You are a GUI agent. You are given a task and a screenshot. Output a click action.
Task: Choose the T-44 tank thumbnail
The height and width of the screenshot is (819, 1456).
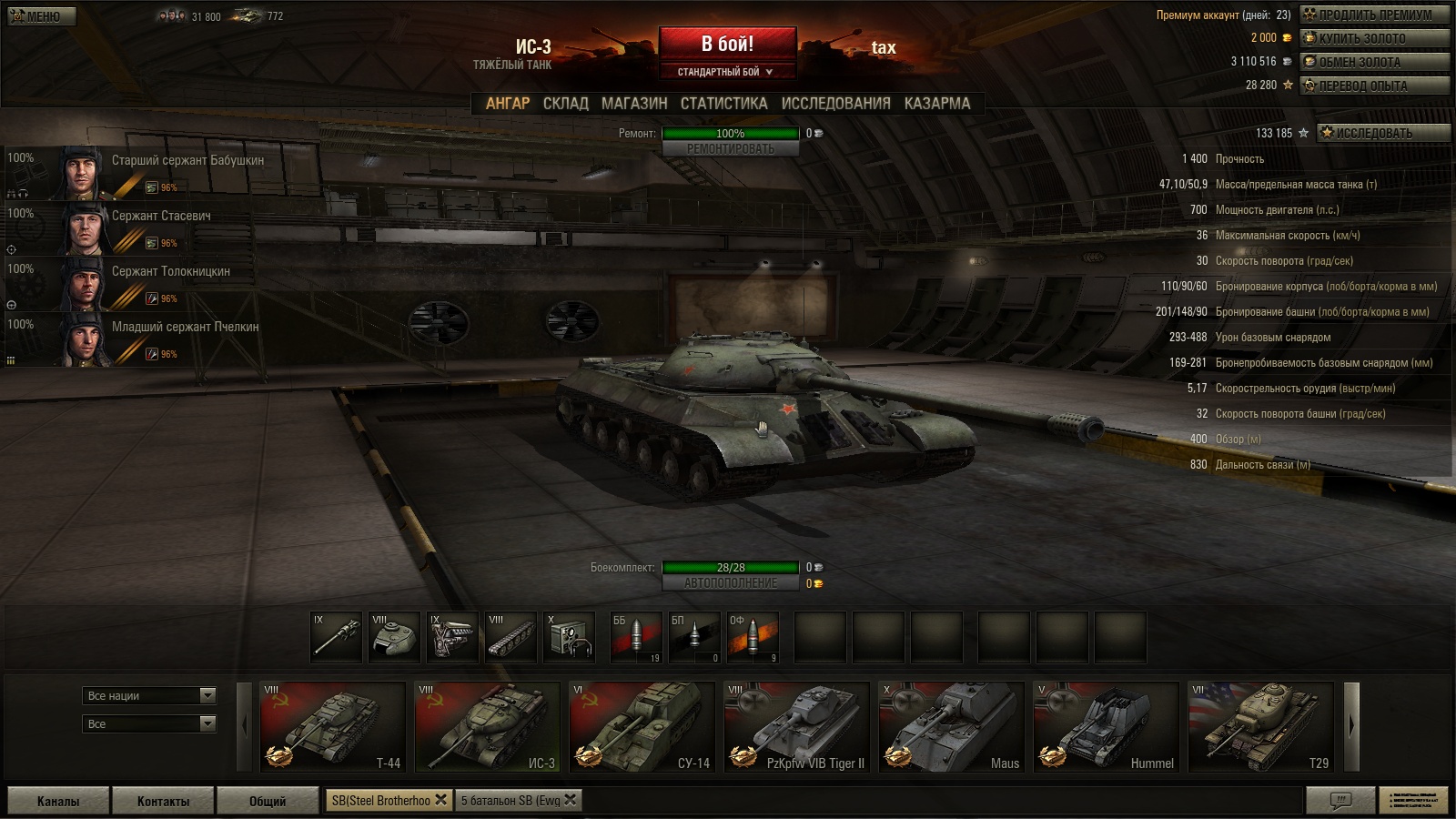pyautogui.click(x=332, y=727)
